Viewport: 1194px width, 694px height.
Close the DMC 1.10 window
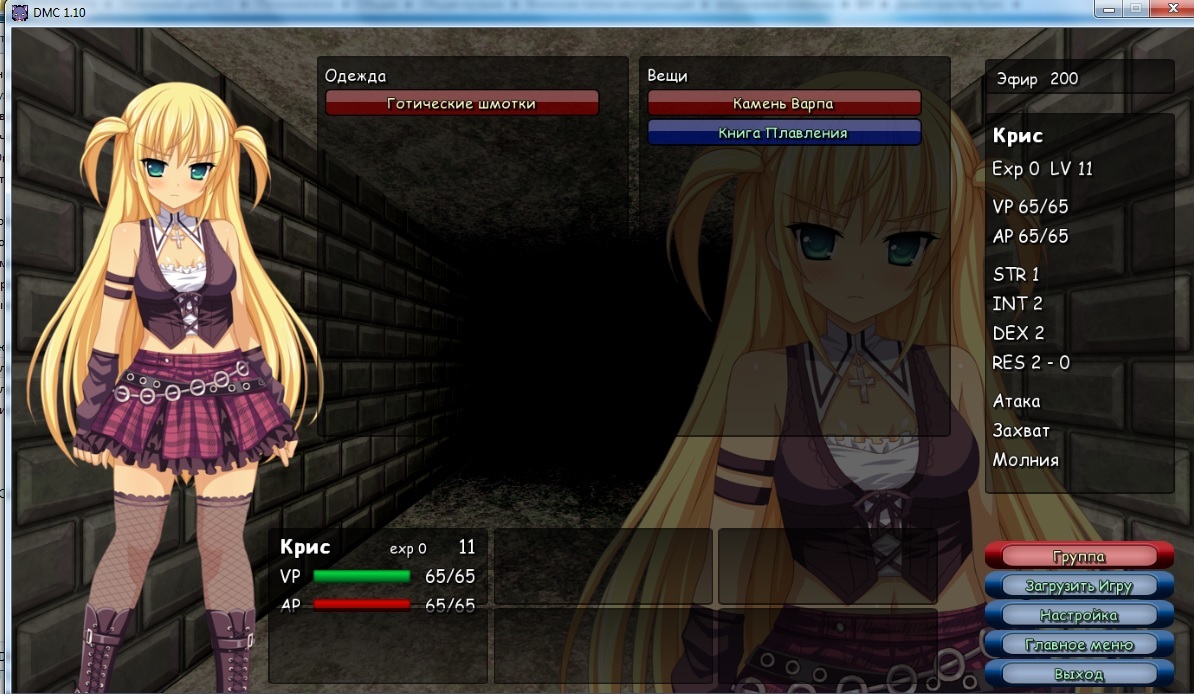tap(1167, 9)
